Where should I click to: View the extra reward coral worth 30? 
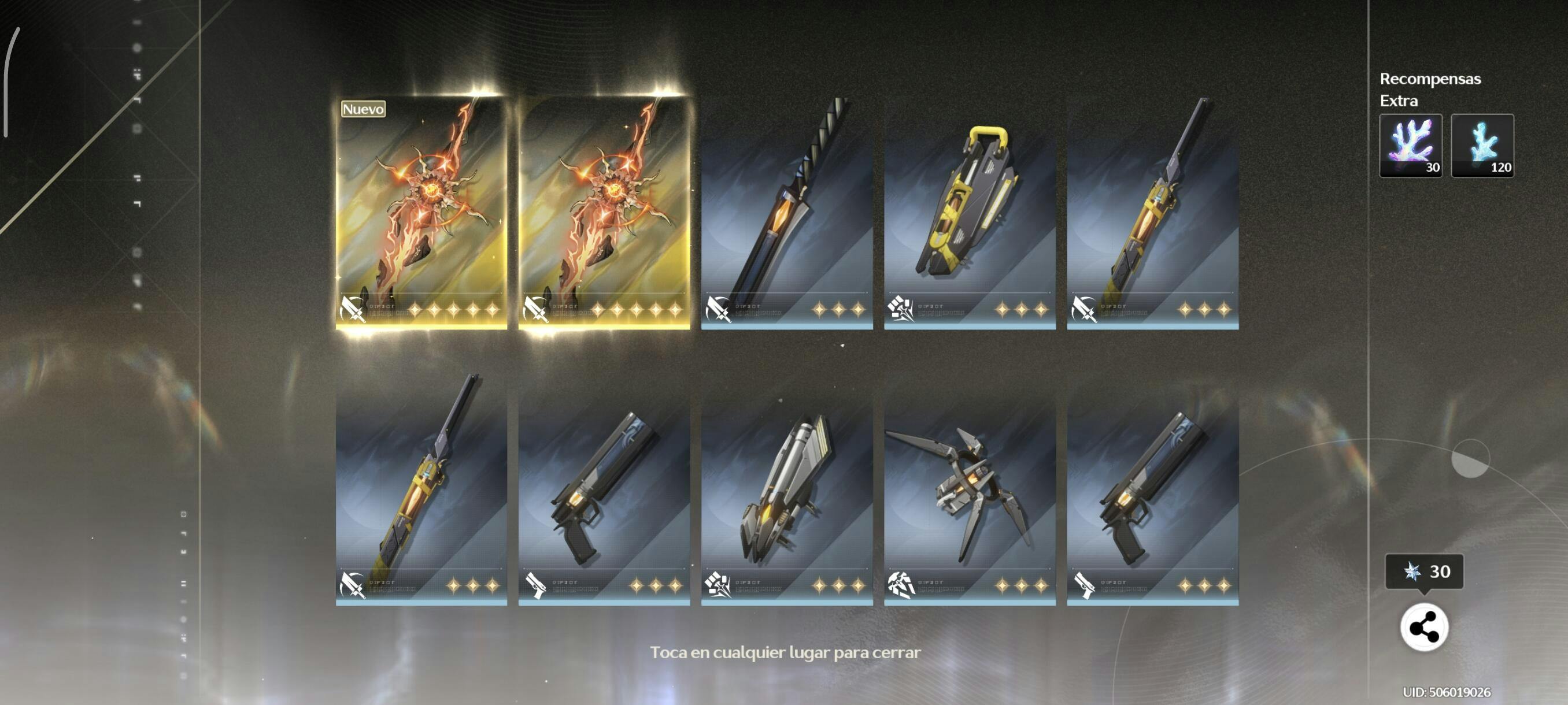1410,146
